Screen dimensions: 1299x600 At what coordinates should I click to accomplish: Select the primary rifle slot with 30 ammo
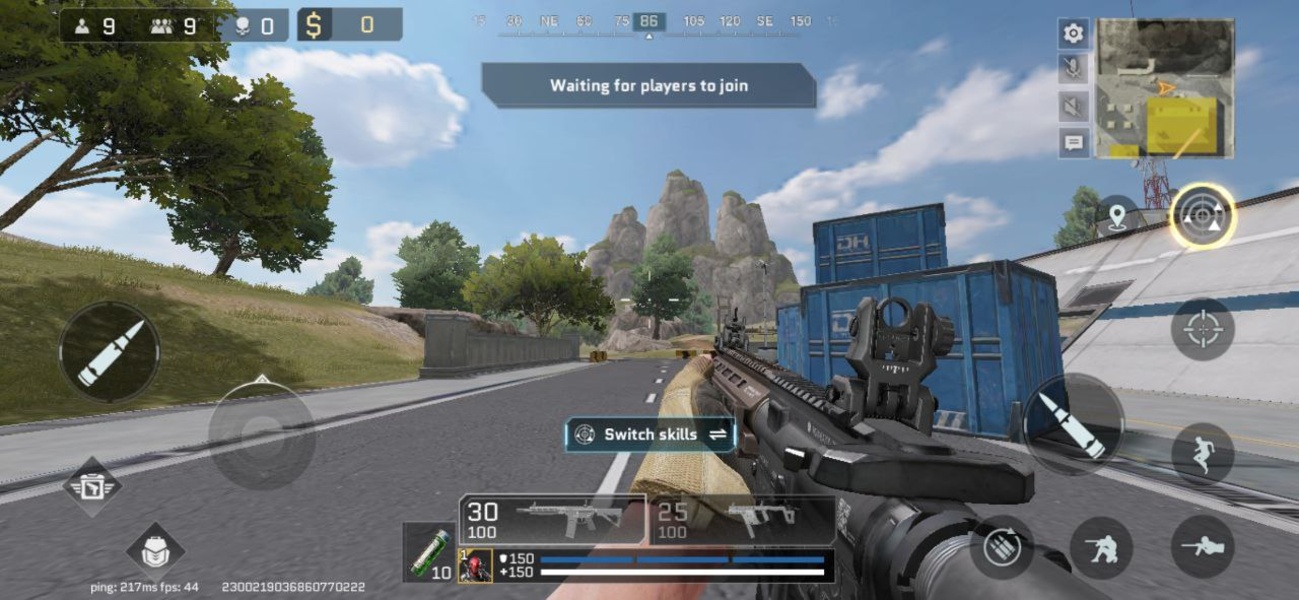[x=552, y=520]
